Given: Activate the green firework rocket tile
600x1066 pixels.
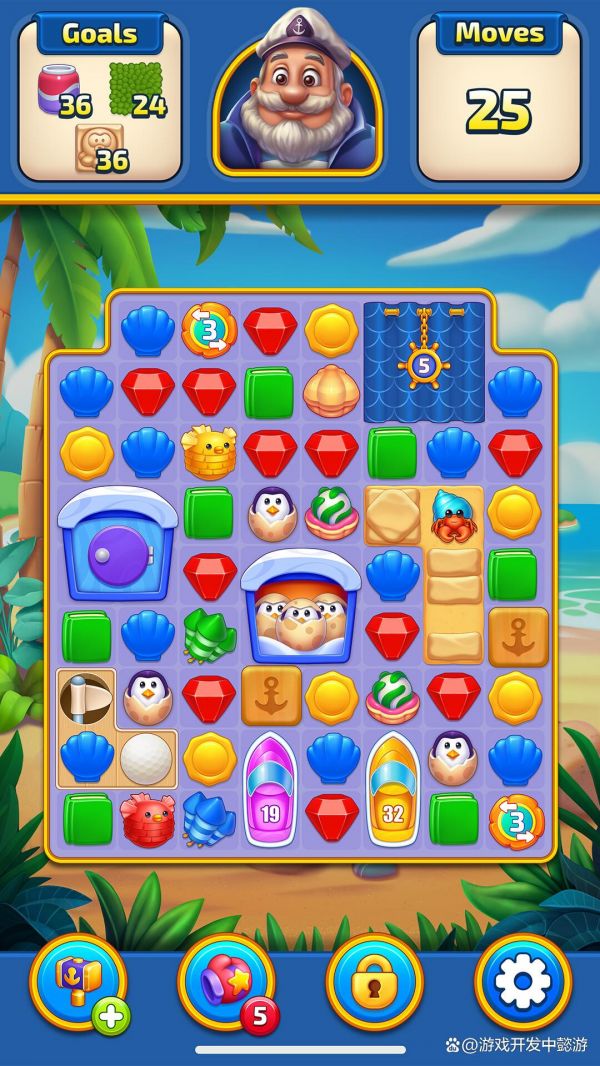Looking at the screenshot, I should pyautogui.click(x=209, y=635).
